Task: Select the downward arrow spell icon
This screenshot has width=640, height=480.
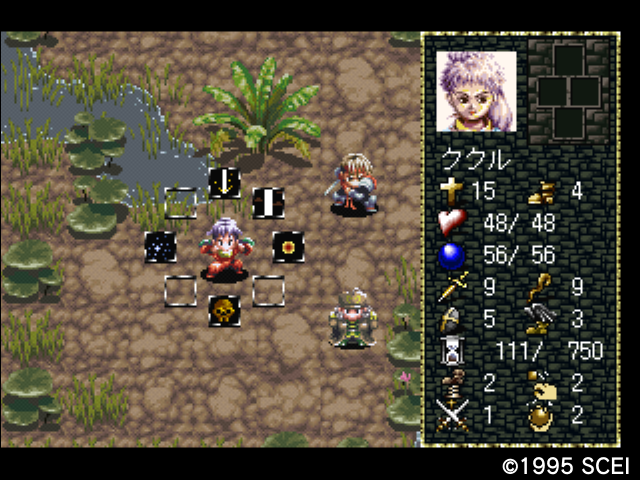Action: click(x=224, y=183)
